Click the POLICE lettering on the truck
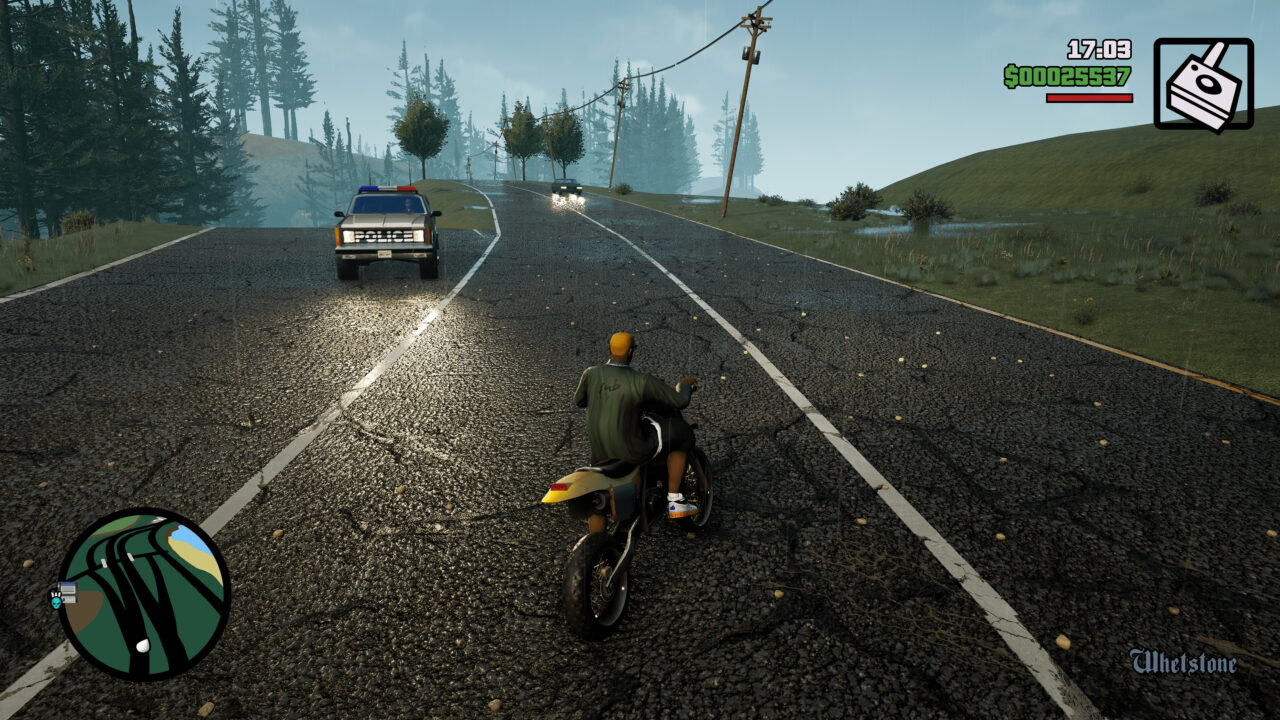 point(384,237)
